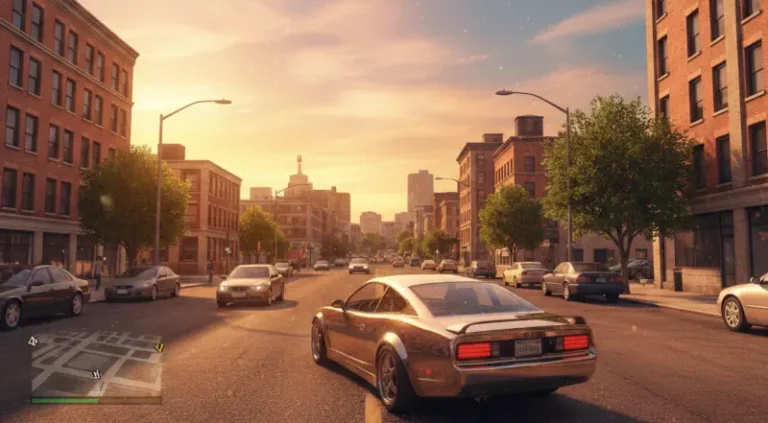The image size is (768, 423).
Task: Select the yellow marker on the minimap
Action: click(x=159, y=348)
